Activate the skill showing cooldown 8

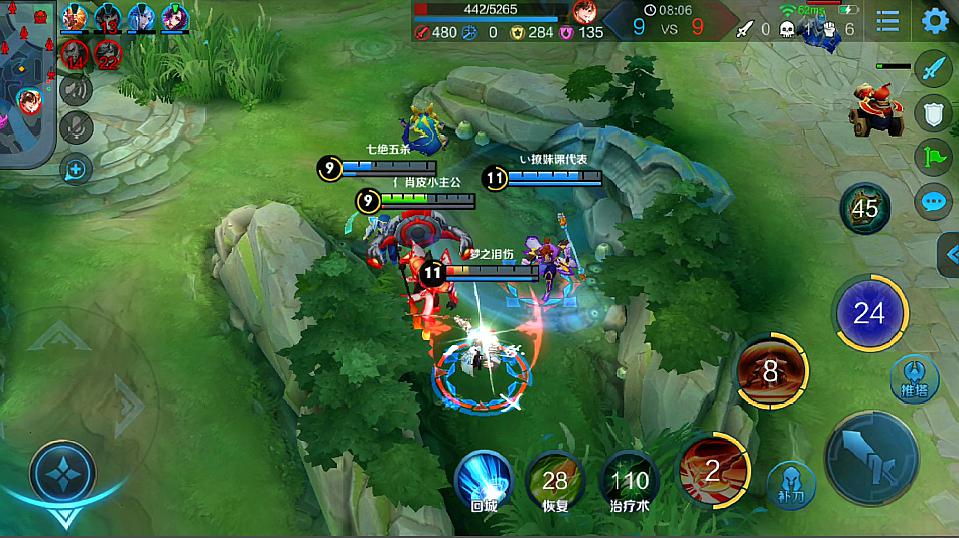tap(771, 372)
